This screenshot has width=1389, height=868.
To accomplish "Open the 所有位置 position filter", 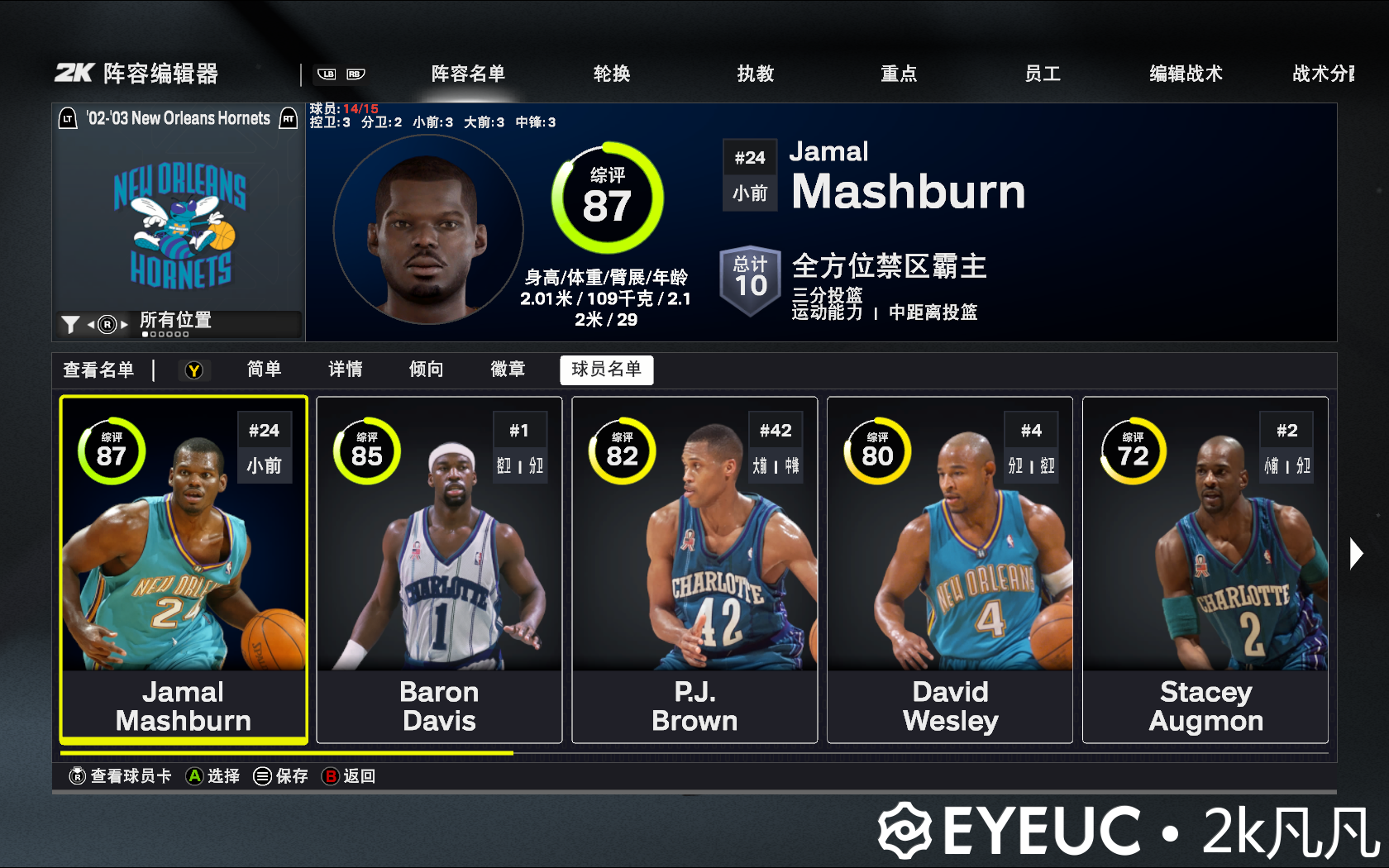I will click(x=175, y=322).
